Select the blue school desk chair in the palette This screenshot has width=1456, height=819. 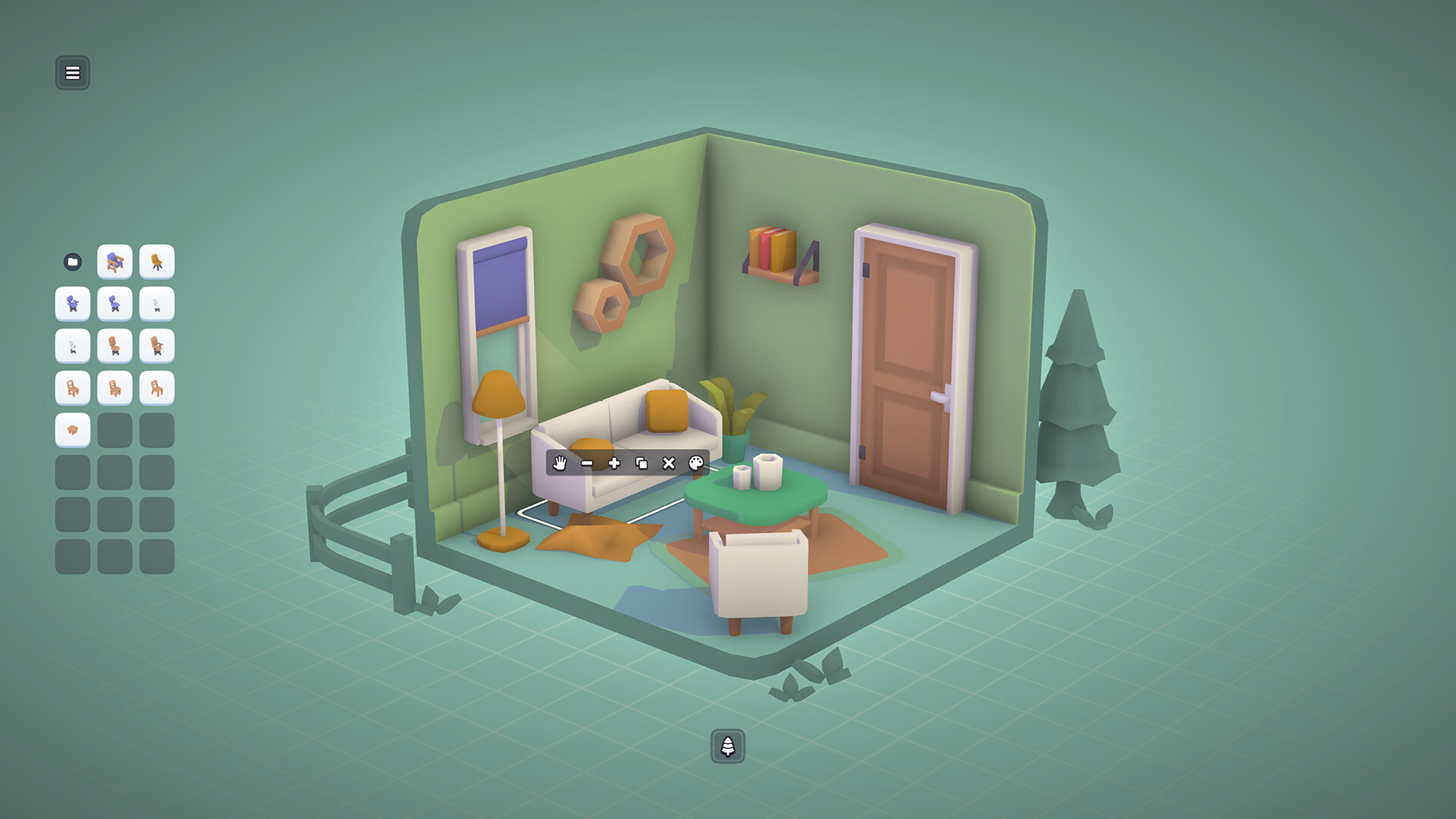click(115, 262)
